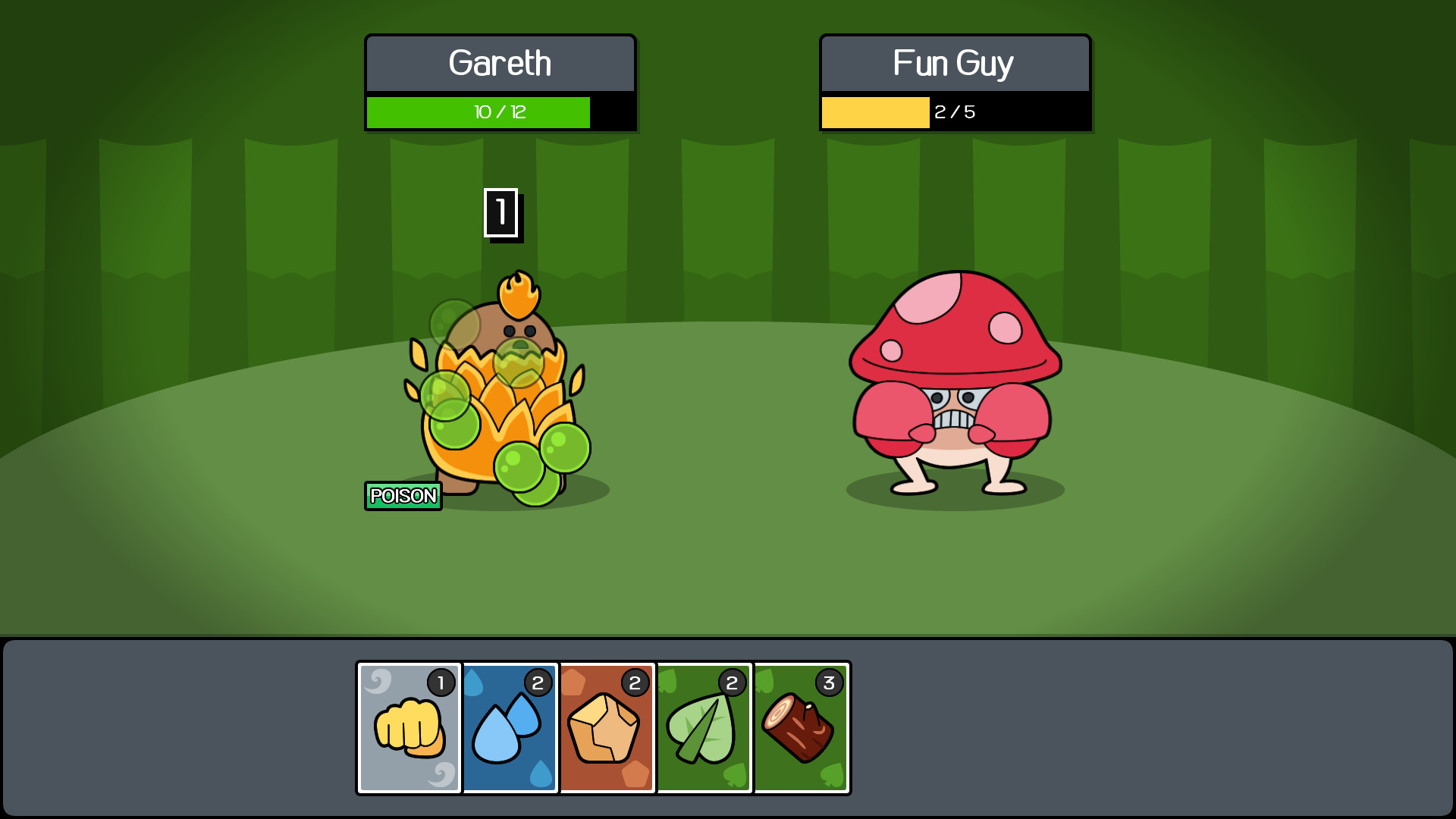Image resolution: width=1456 pixels, height=819 pixels.
Task: Click the POISON status tag on Gareth
Action: pyautogui.click(x=403, y=496)
